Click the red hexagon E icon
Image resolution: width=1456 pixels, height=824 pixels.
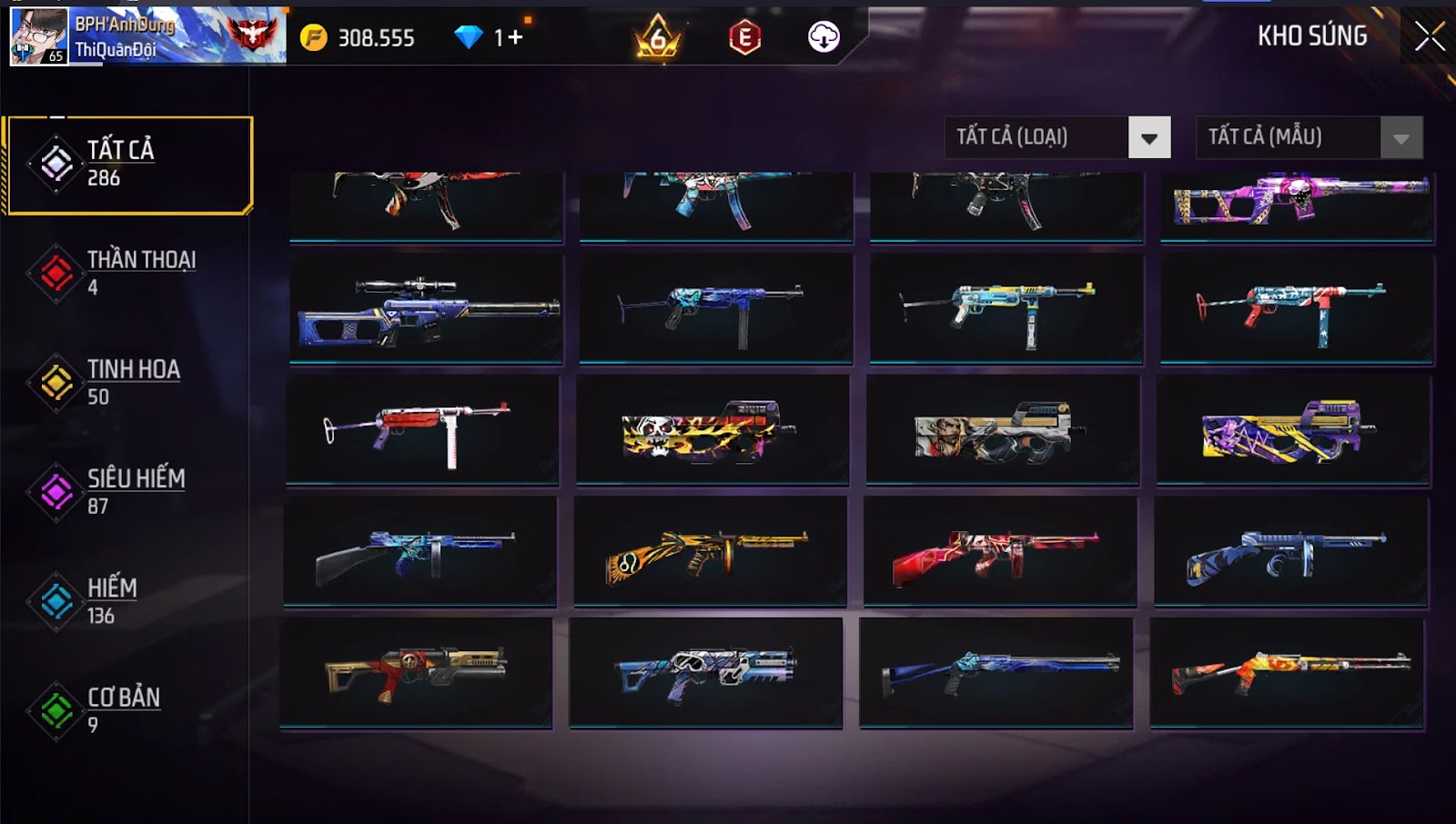click(x=744, y=38)
